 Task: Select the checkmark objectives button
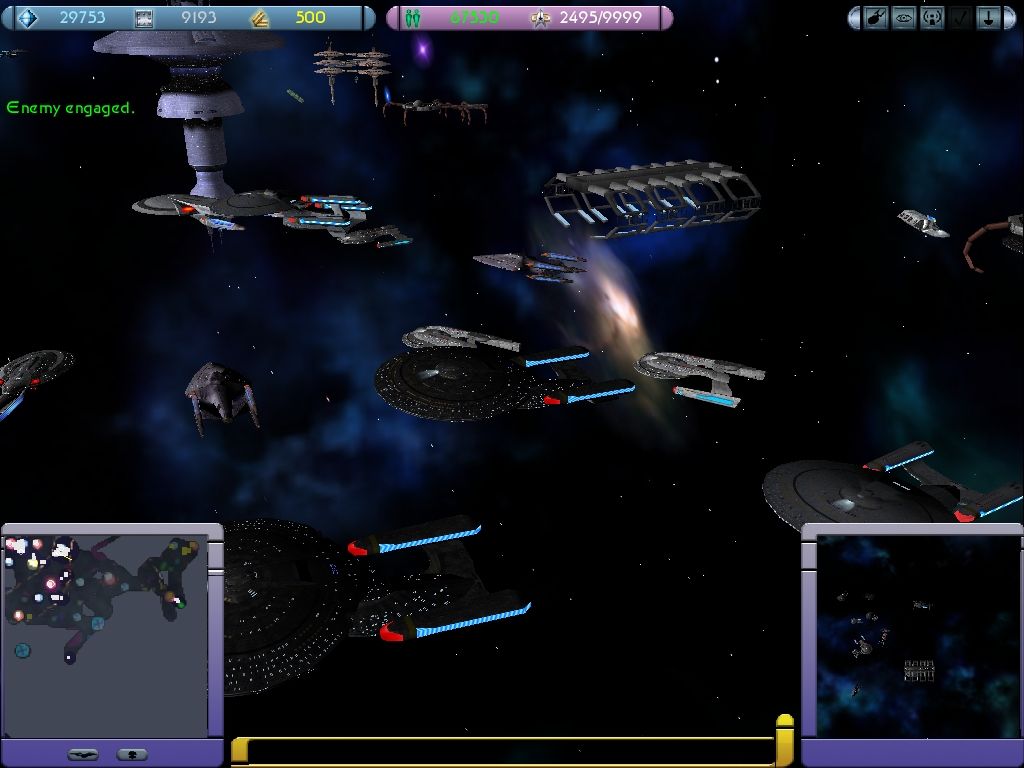pos(960,18)
